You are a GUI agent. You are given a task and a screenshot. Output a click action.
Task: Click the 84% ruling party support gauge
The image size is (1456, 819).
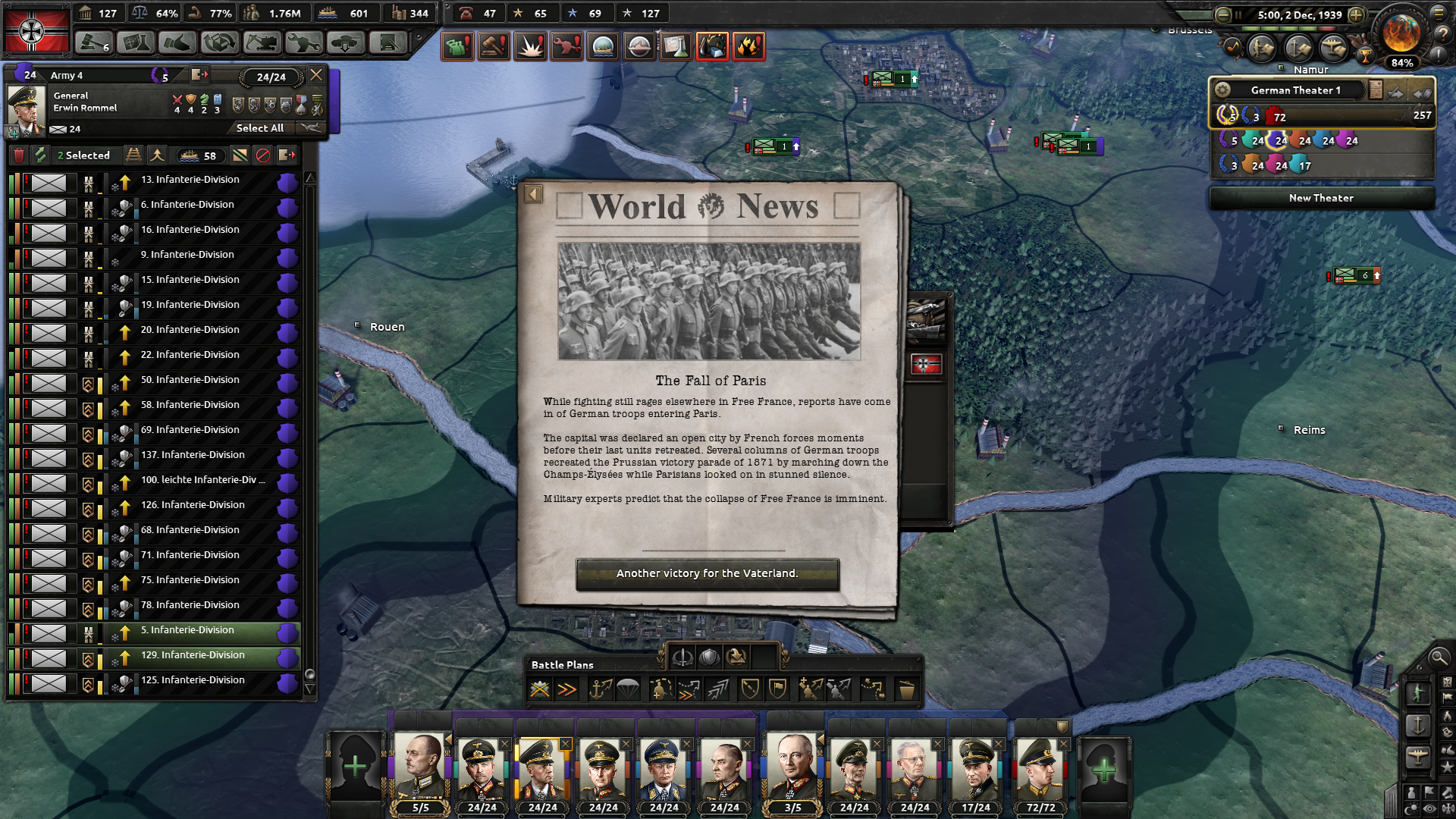pyautogui.click(x=1402, y=63)
